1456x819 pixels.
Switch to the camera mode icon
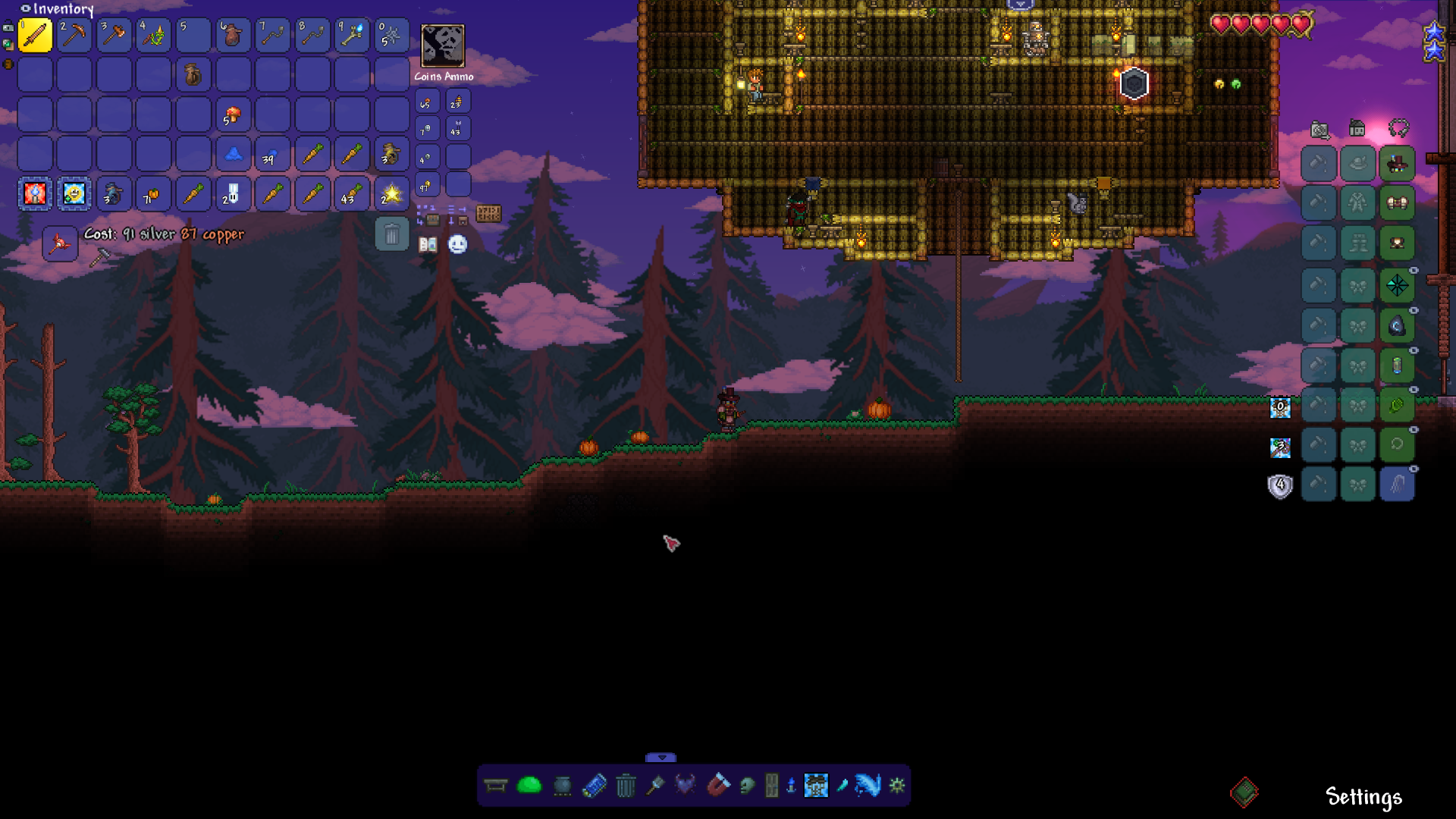coord(1319,130)
